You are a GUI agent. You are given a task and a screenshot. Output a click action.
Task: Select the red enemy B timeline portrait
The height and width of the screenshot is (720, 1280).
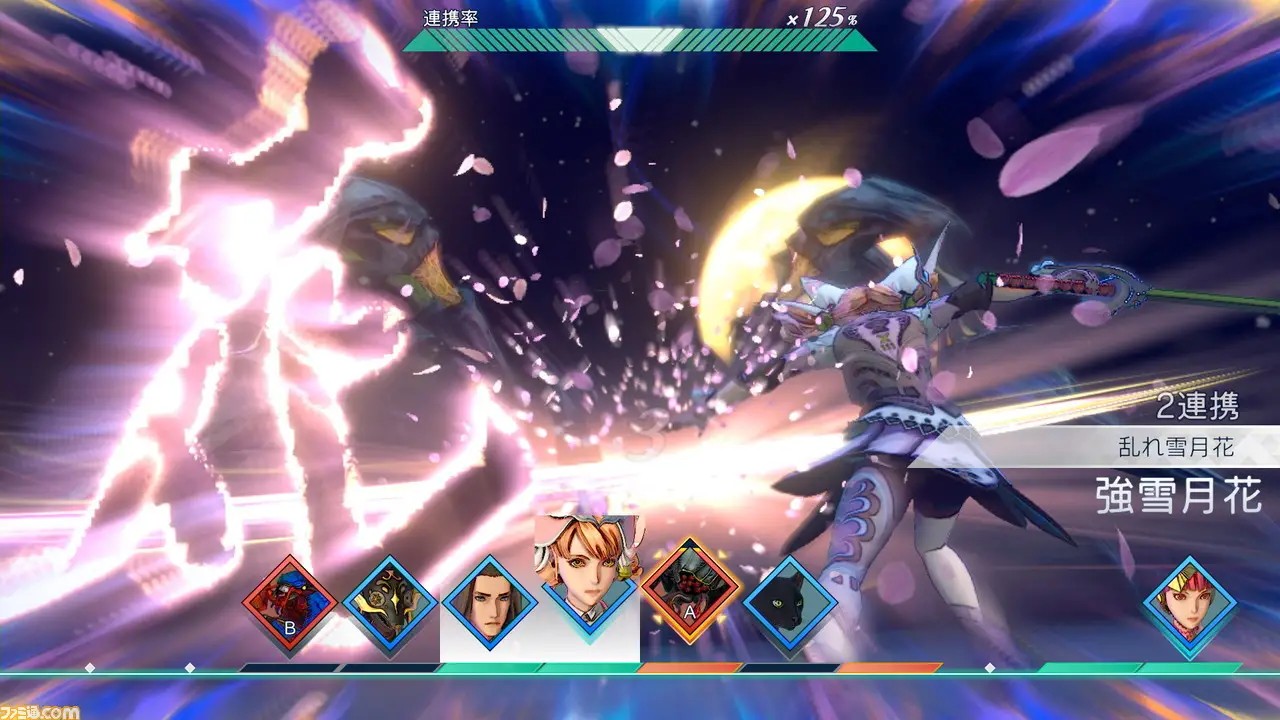click(x=289, y=603)
